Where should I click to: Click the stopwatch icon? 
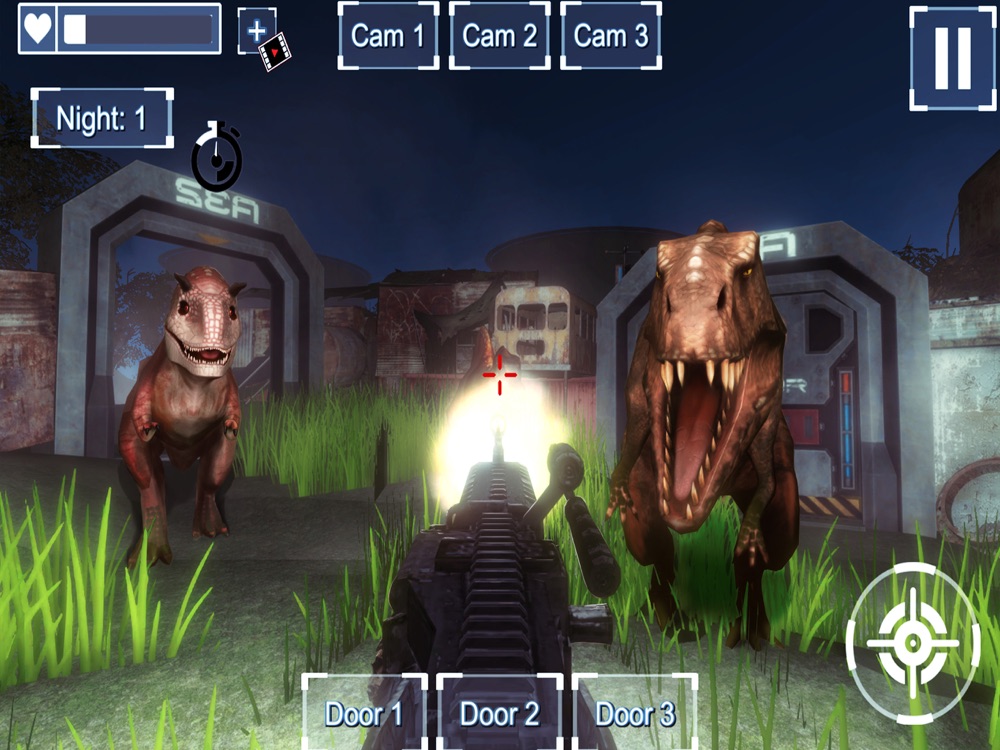pyautogui.click(x=217, y=157)
